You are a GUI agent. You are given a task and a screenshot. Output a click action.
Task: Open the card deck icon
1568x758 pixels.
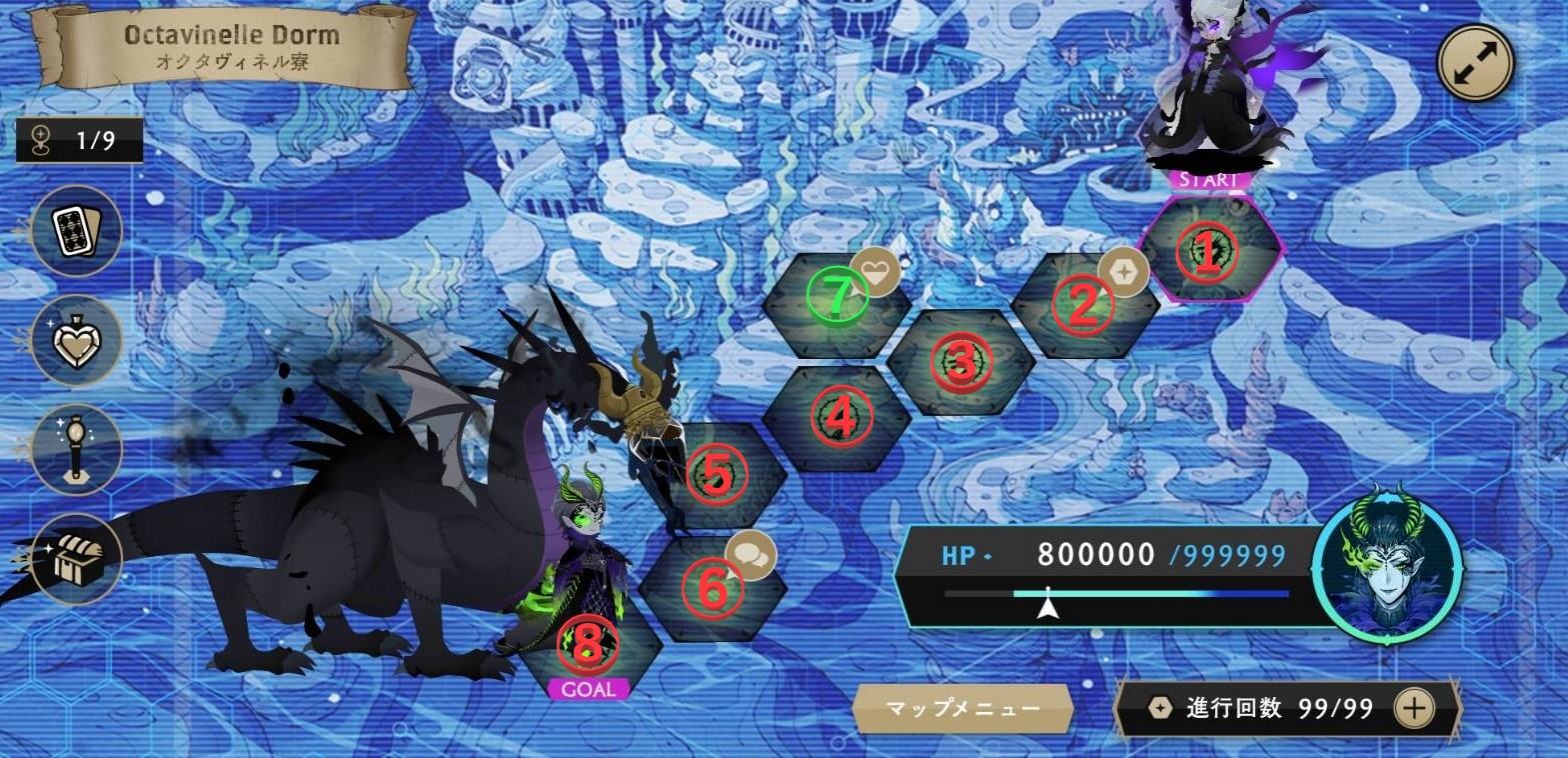(77, 231)
